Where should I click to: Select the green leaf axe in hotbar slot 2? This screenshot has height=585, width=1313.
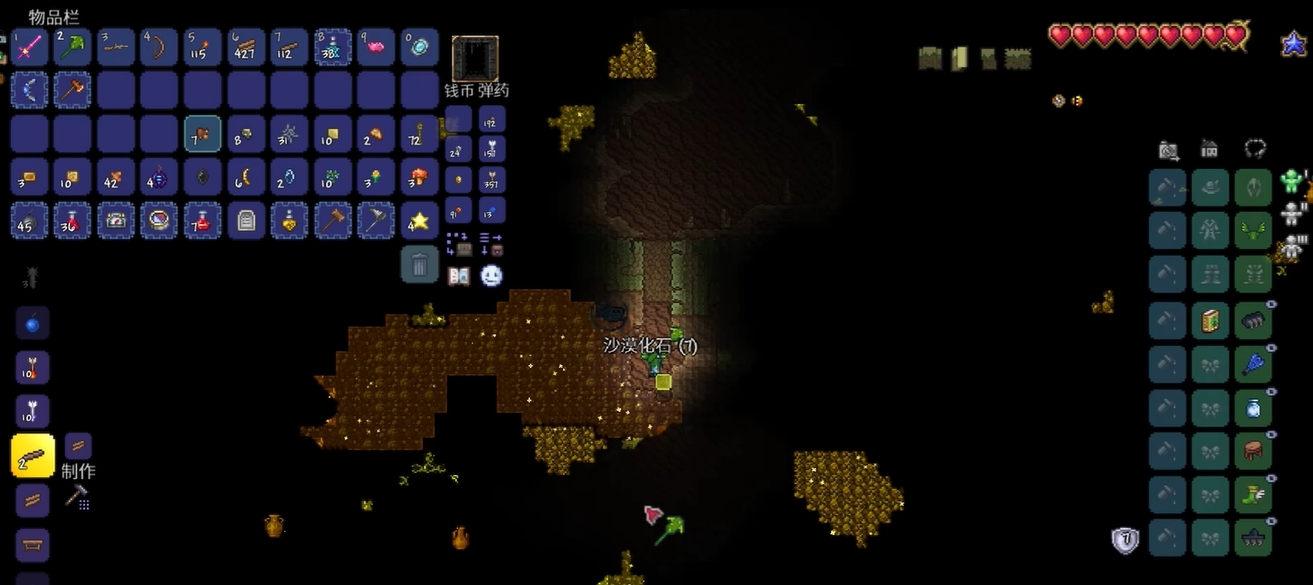pyautogui.click(x=73, y=47)
